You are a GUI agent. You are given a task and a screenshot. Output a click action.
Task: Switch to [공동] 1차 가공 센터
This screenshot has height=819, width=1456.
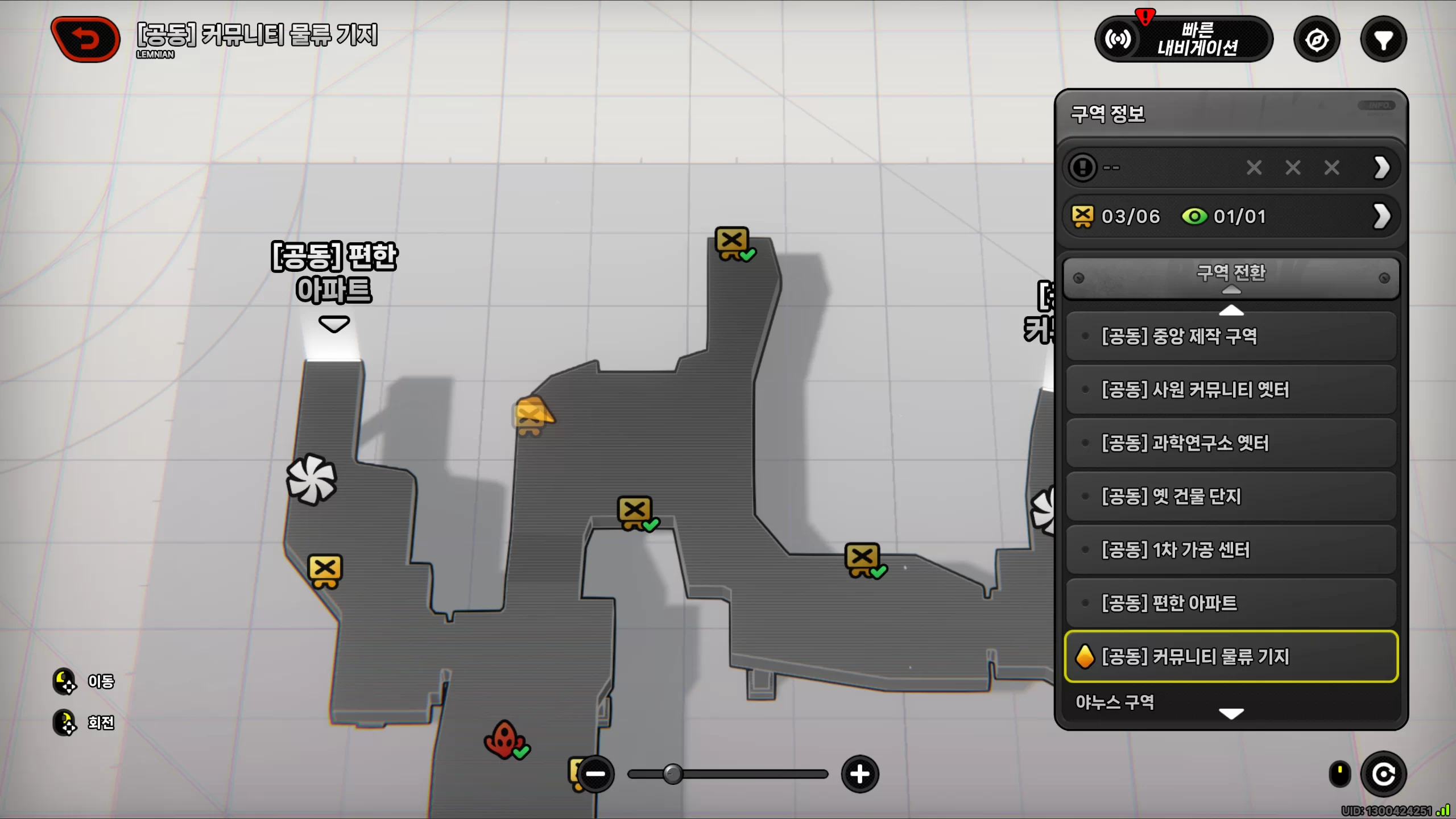point(1231,550)
